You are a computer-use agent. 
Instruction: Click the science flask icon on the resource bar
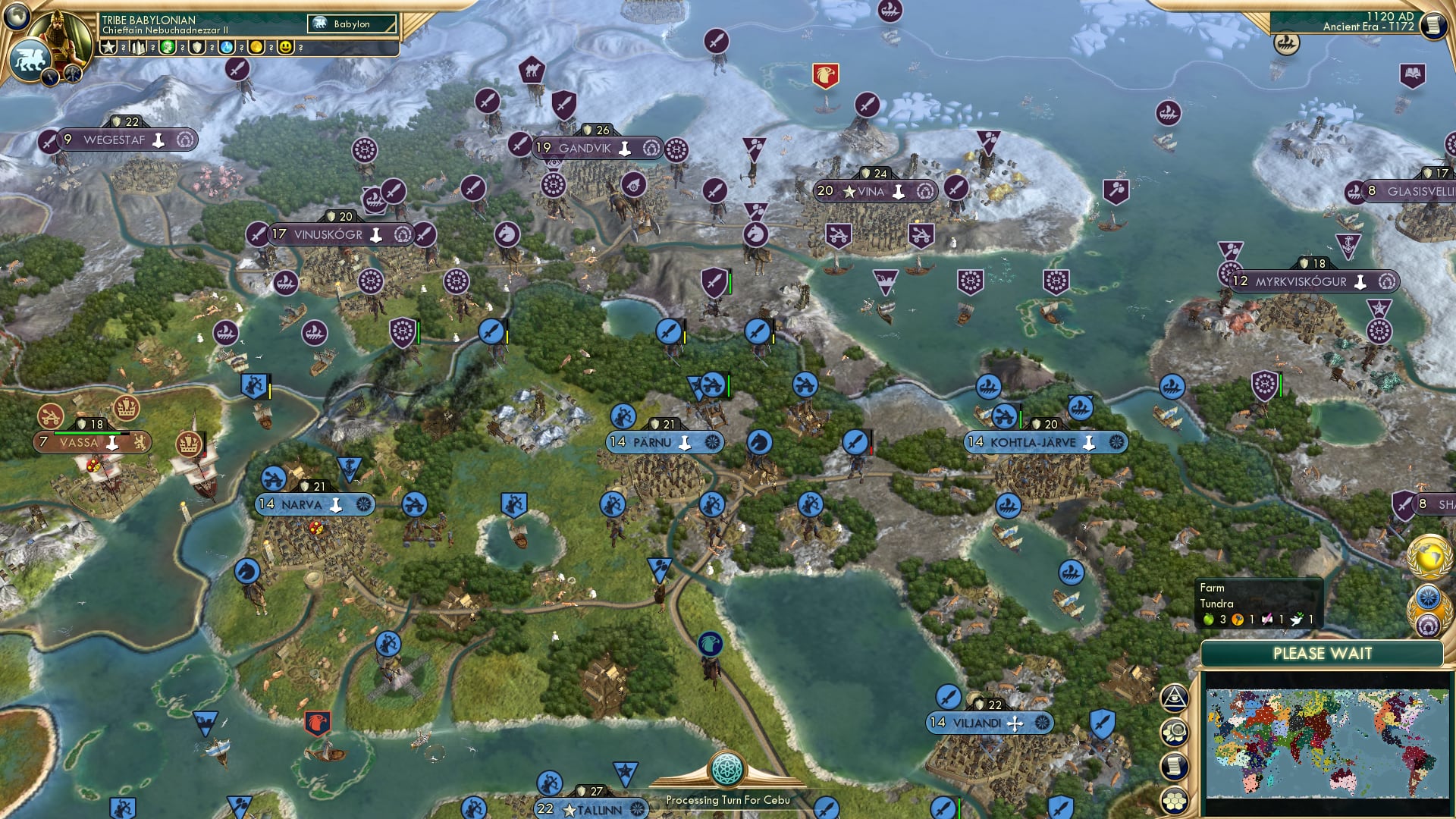[x=227, y=47]
